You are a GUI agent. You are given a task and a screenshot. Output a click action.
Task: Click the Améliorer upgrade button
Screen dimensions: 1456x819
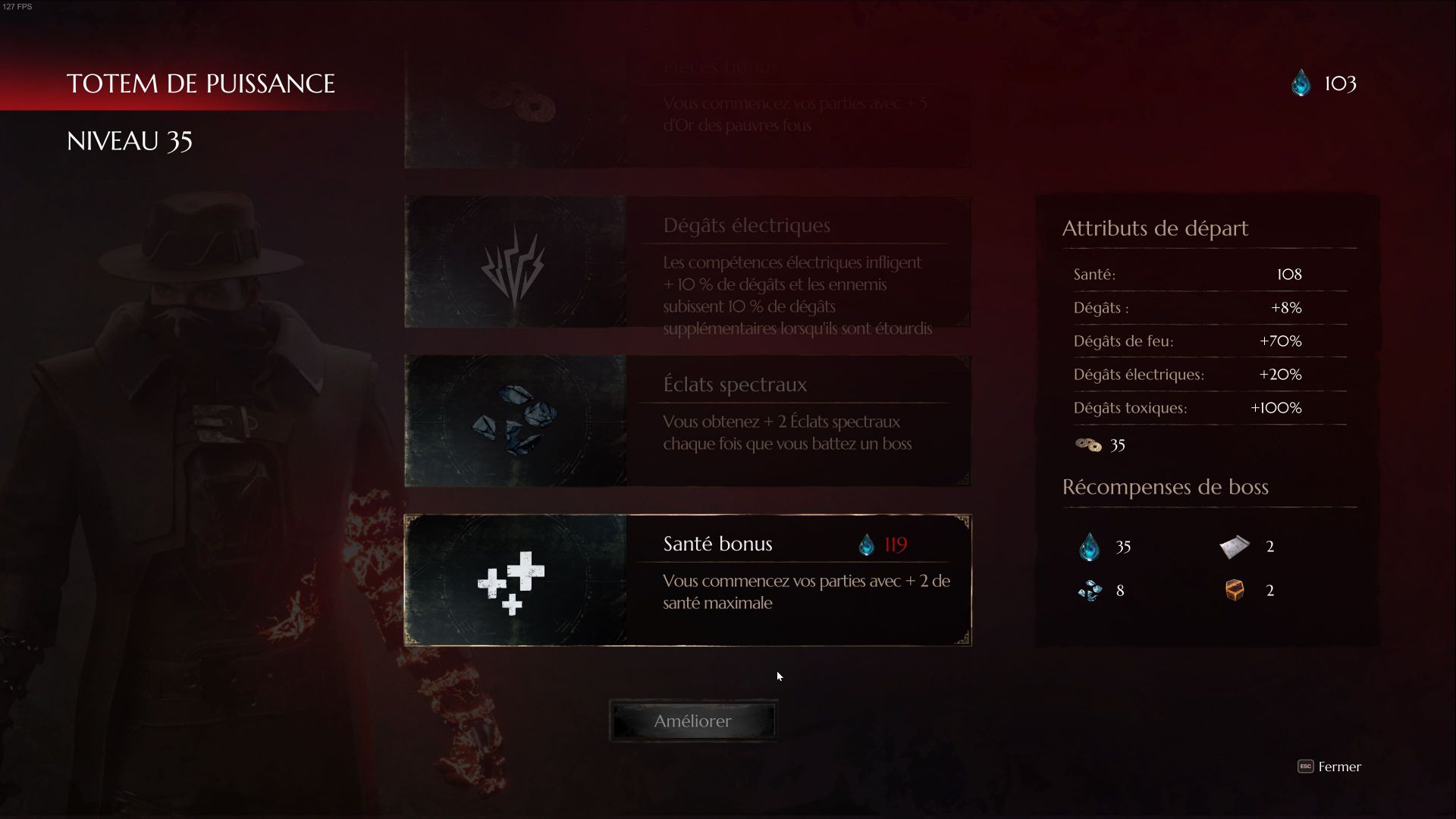click(x=692, y=721)
